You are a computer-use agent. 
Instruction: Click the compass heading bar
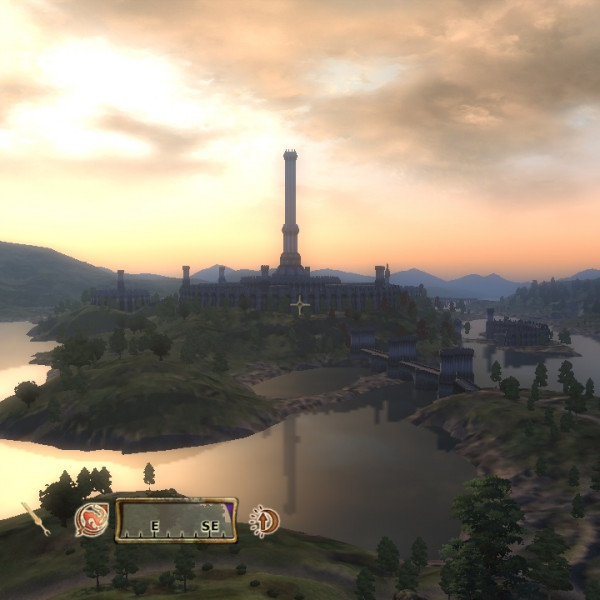coord(176,520)
